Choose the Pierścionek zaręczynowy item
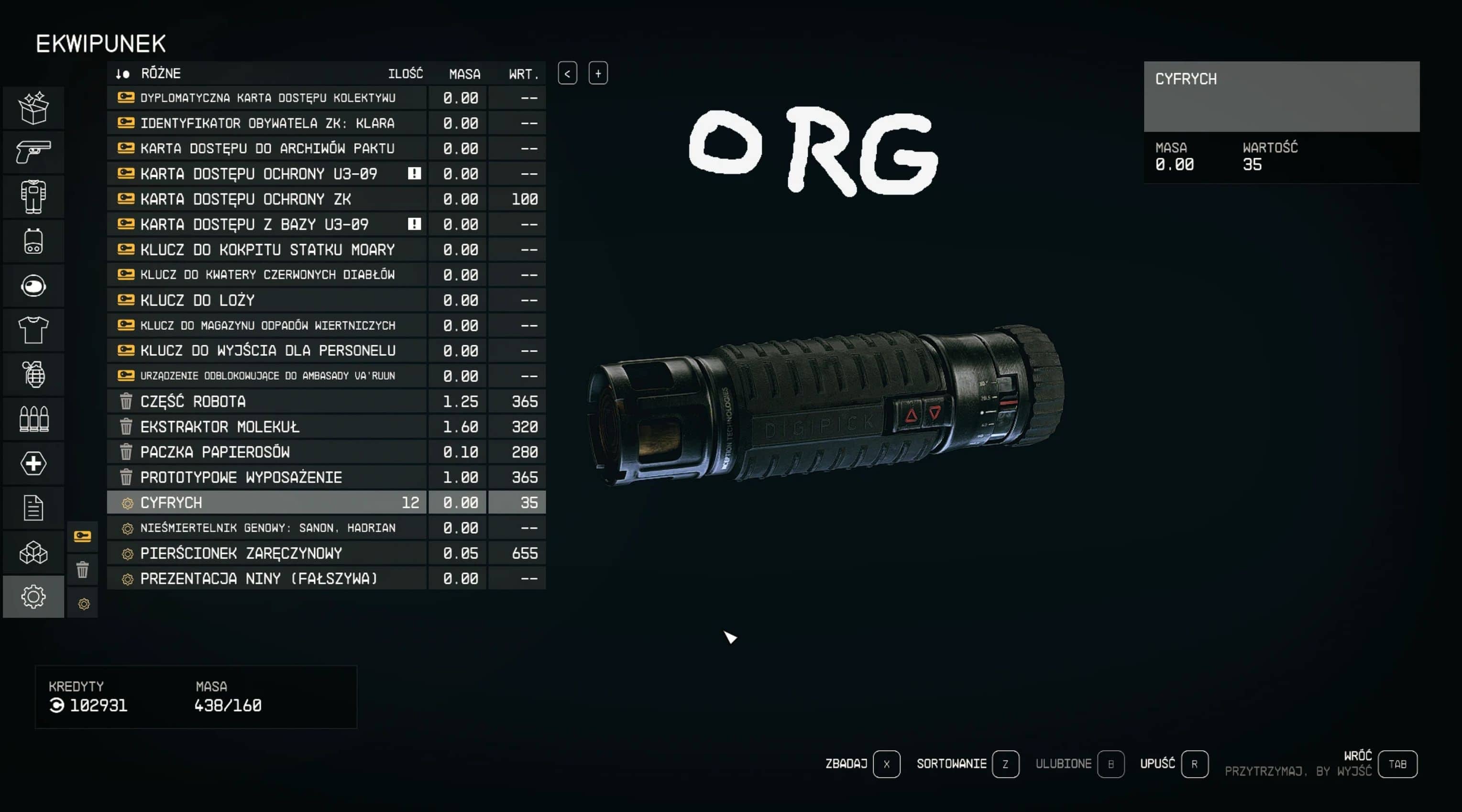Image resolution: width=1462 pixels, height=812 pixels. pos(267,553)
